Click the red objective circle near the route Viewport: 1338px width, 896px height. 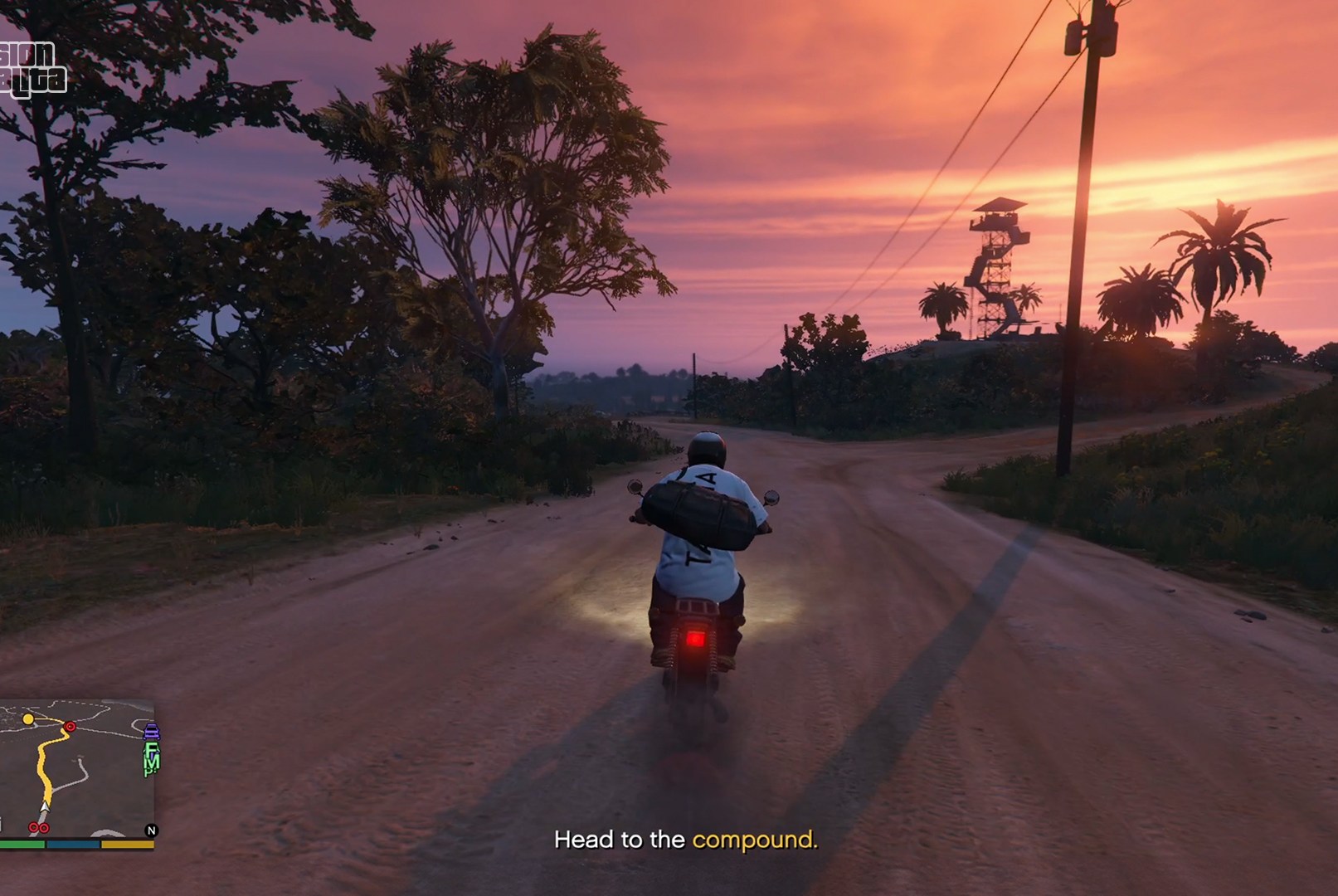coord(70,727)
